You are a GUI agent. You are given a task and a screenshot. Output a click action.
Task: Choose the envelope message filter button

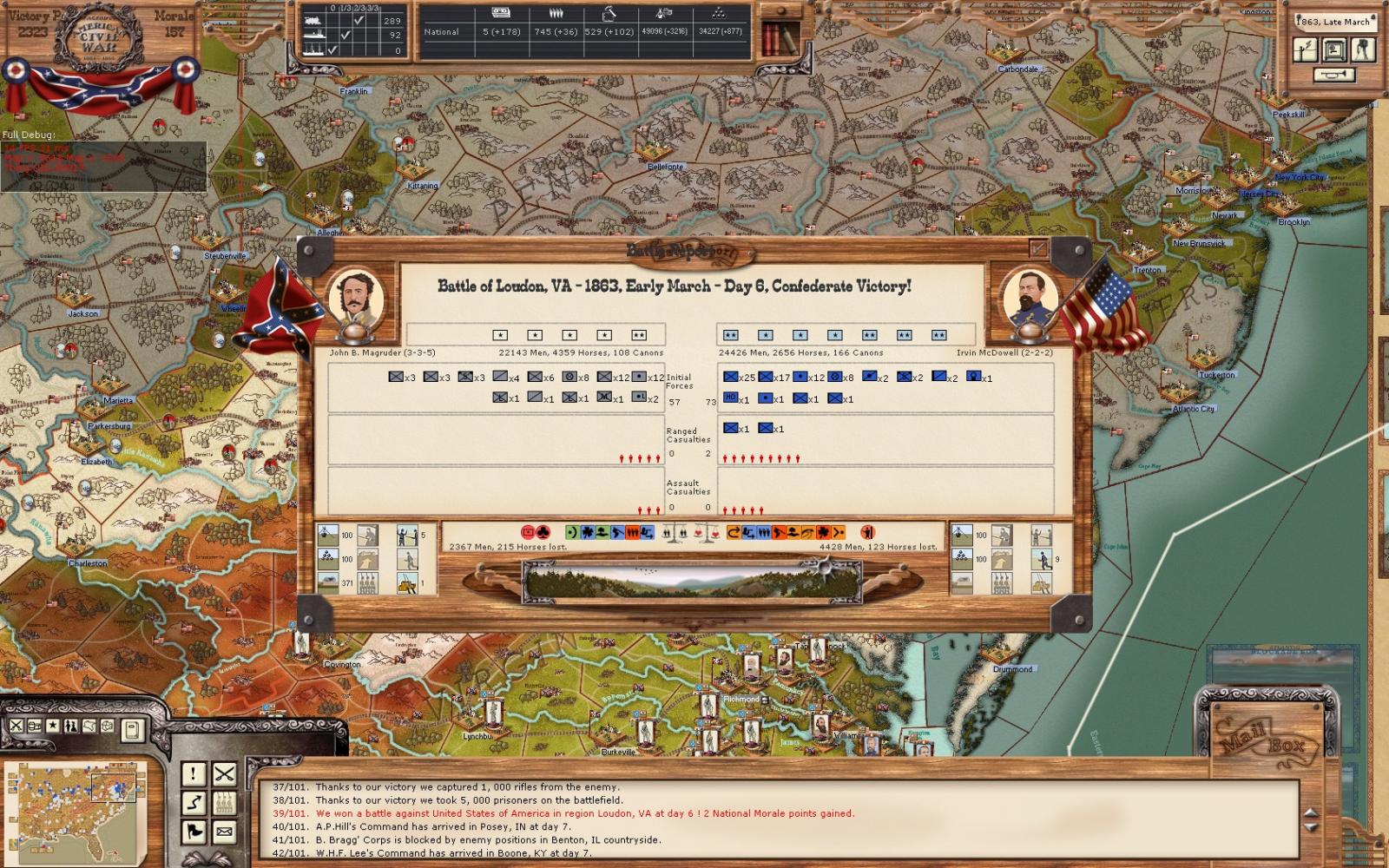pos(224,832)
